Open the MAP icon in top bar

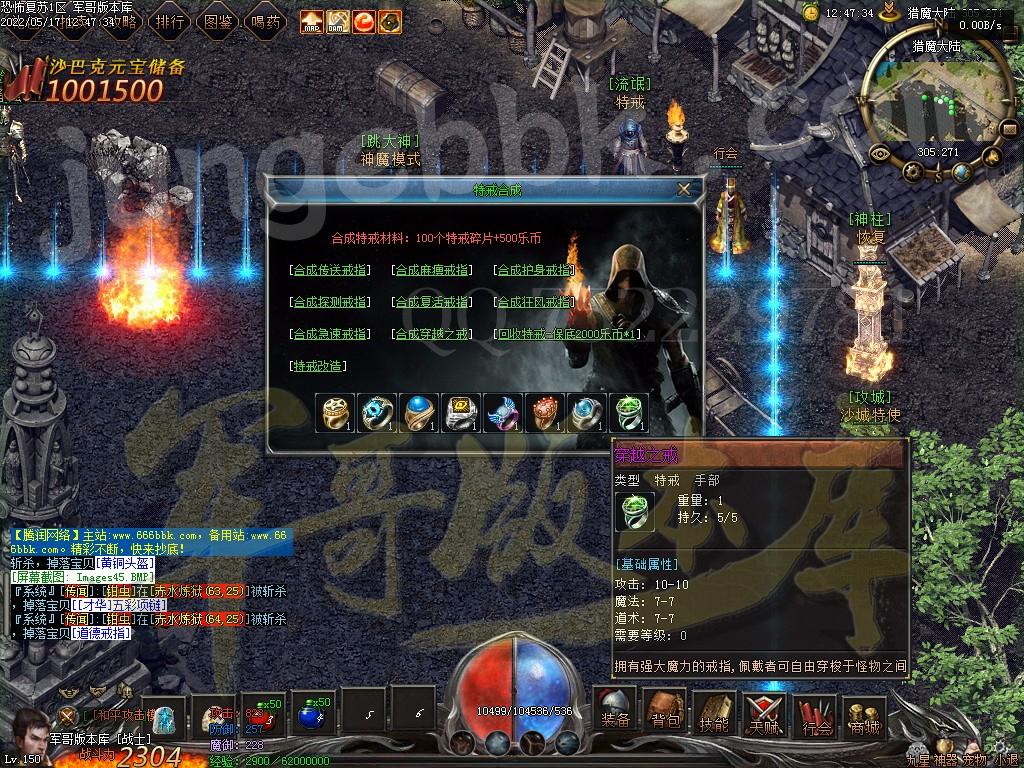(x=312, y=21)
